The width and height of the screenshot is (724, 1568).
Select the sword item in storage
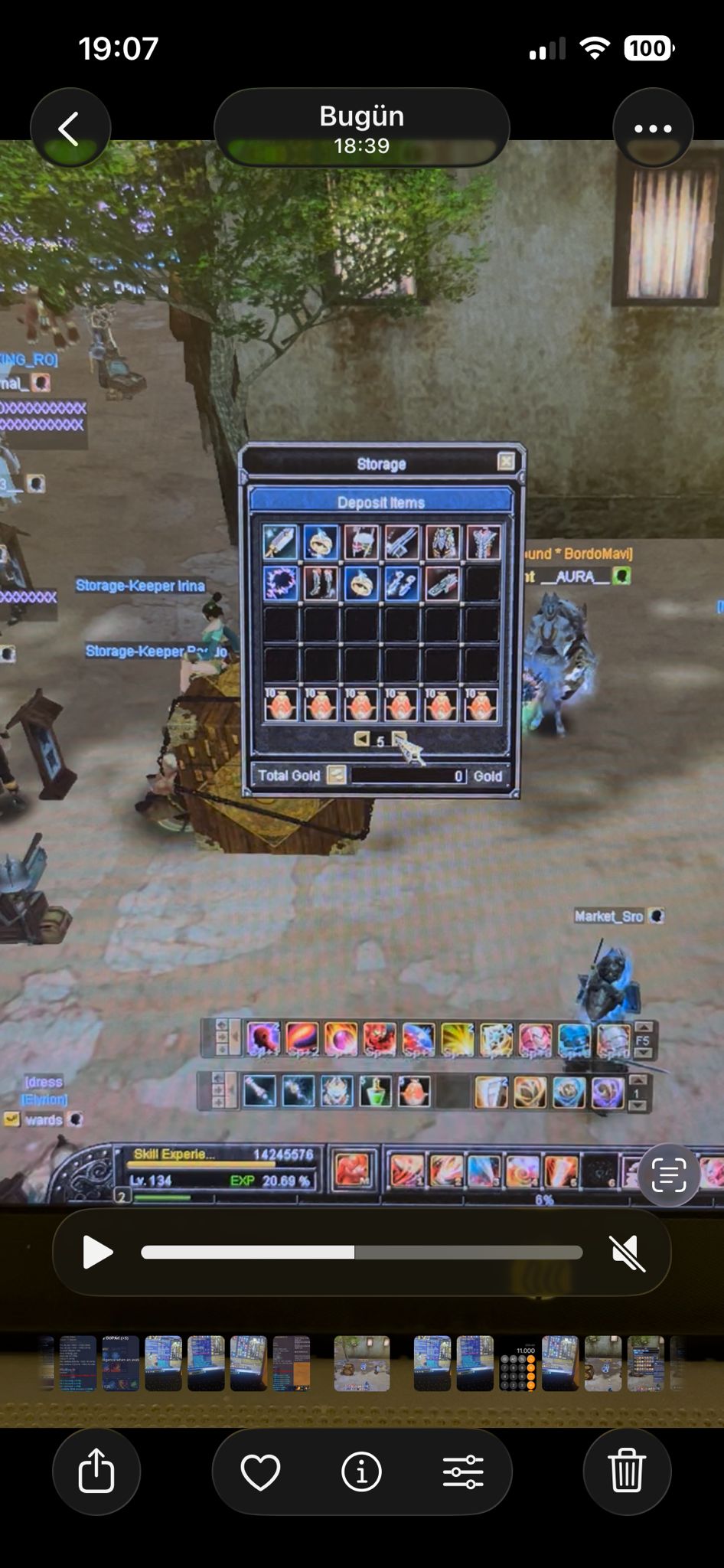[x=280, y=542]
